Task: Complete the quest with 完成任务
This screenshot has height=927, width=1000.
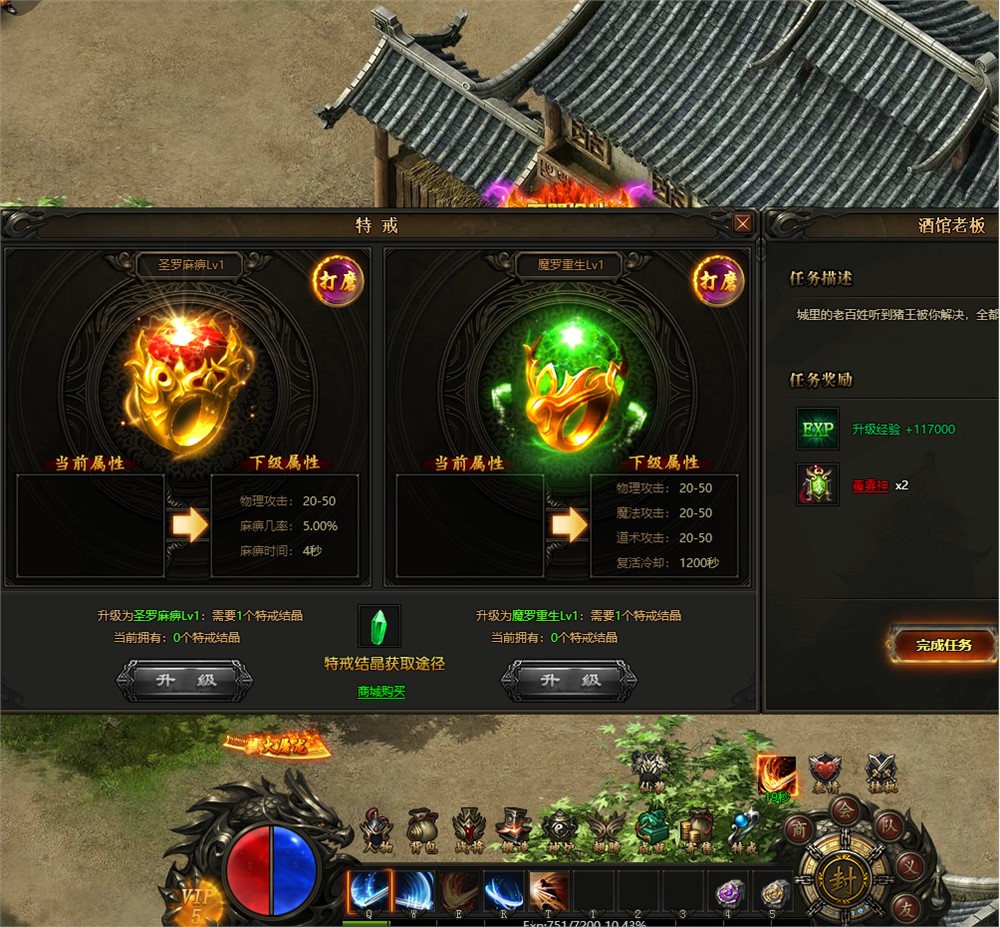Action: point(944,645)
